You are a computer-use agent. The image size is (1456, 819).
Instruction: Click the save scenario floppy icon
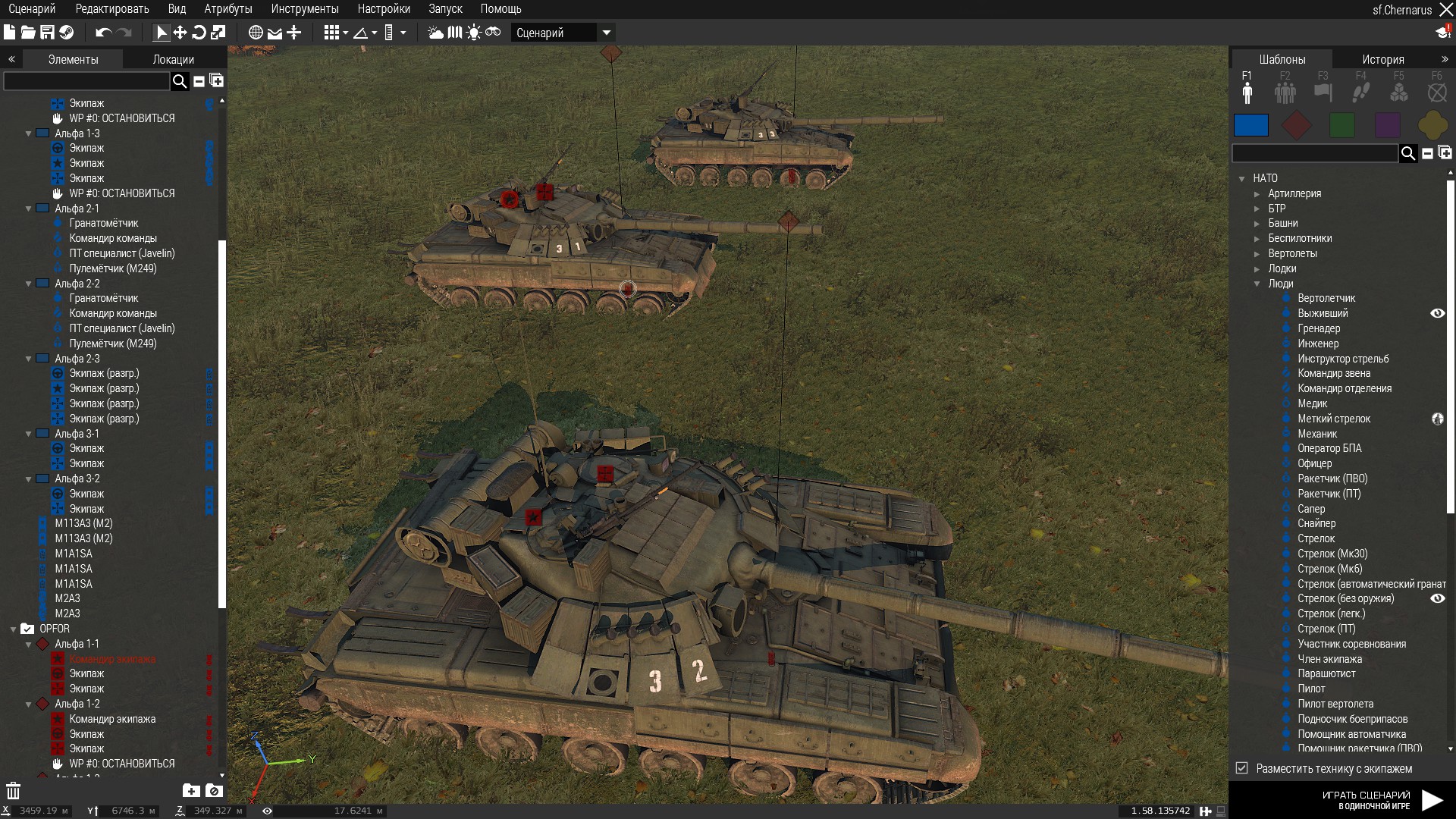click(47, 33)
